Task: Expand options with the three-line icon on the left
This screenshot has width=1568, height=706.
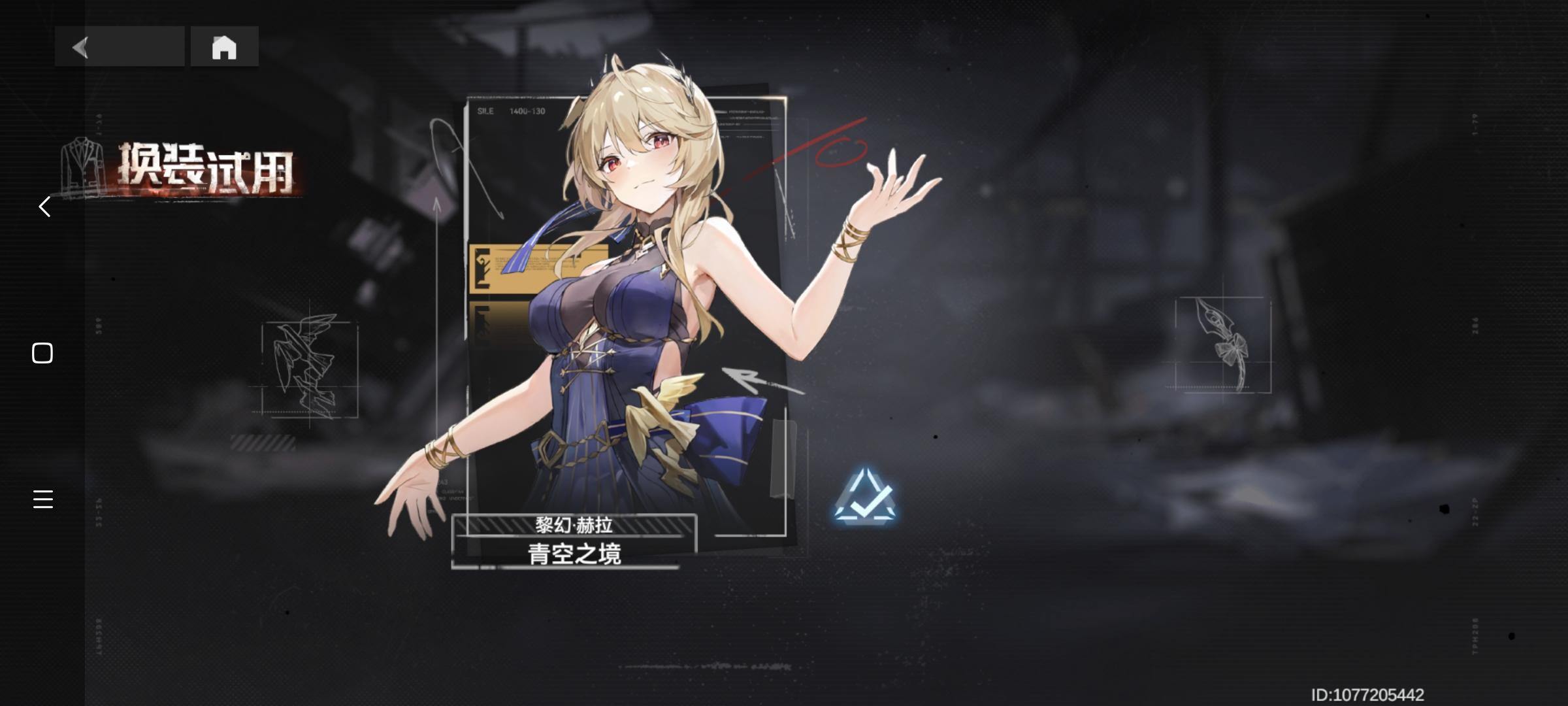Action: [x=42, y=500]
